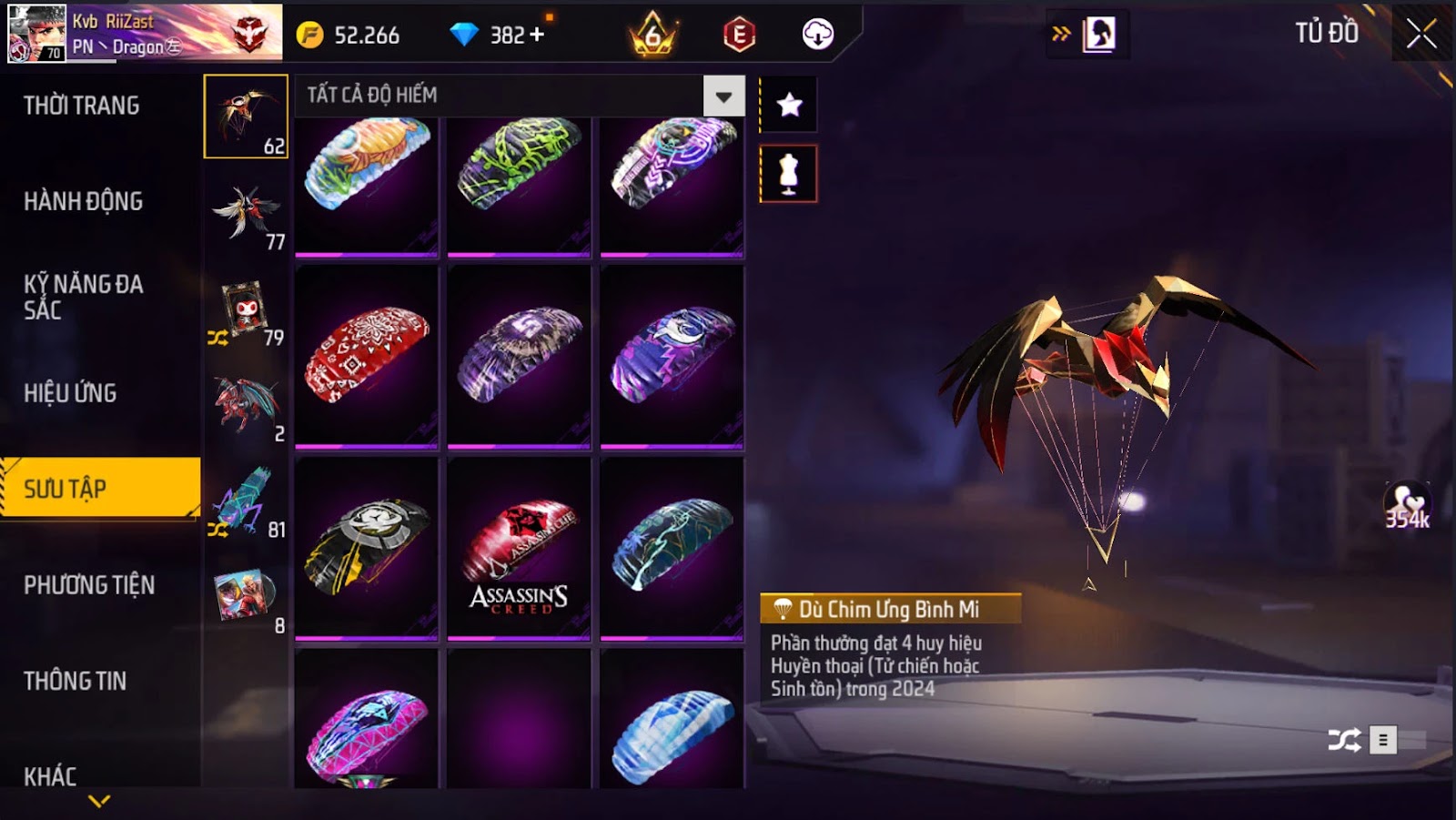This screenshot has width=1456, height=820.
Task: Switch to the Hành Động tab
Action: click(x=83, y=201)
